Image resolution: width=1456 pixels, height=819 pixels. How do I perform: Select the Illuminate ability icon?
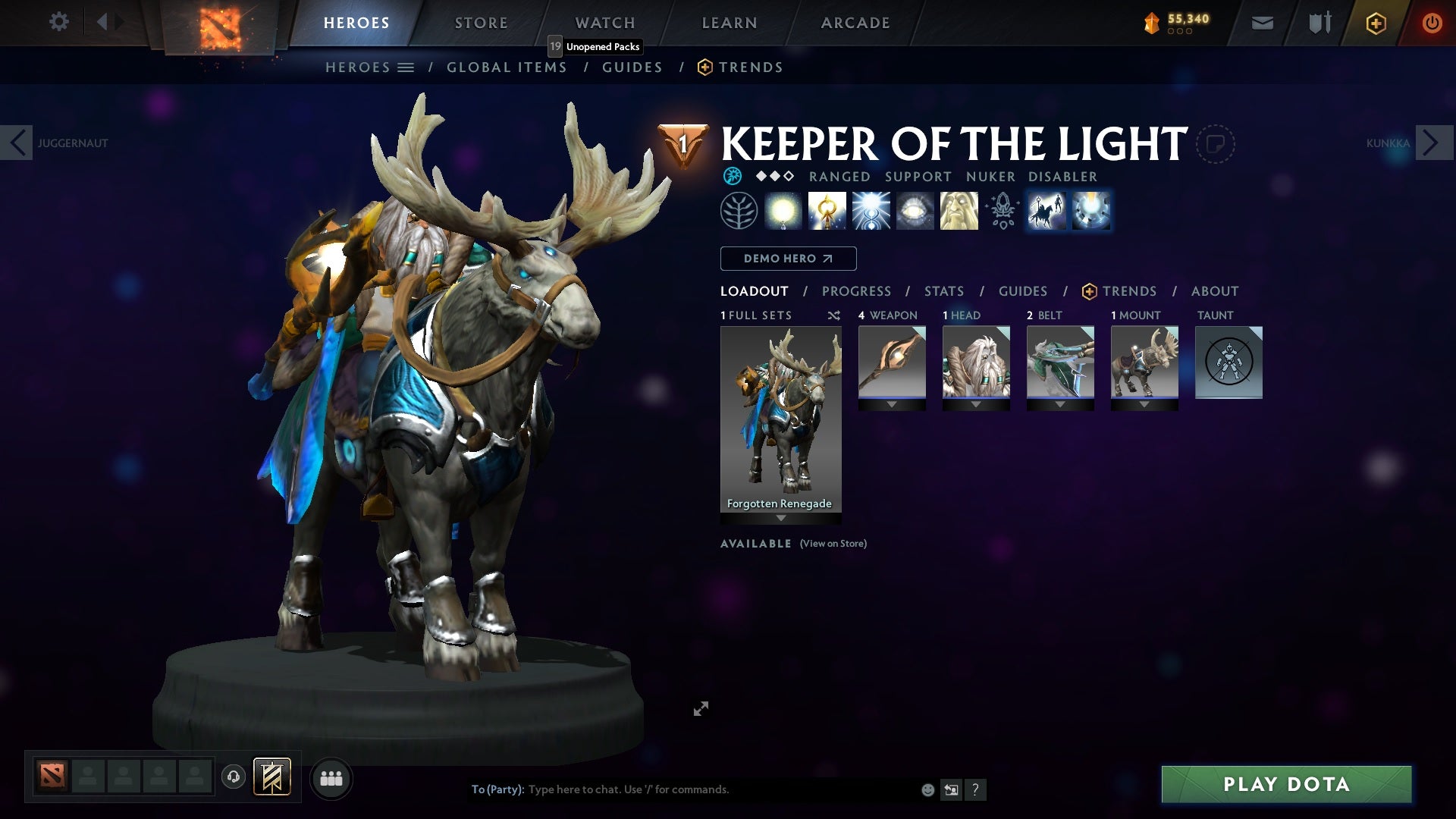click(x=783, y=210)
